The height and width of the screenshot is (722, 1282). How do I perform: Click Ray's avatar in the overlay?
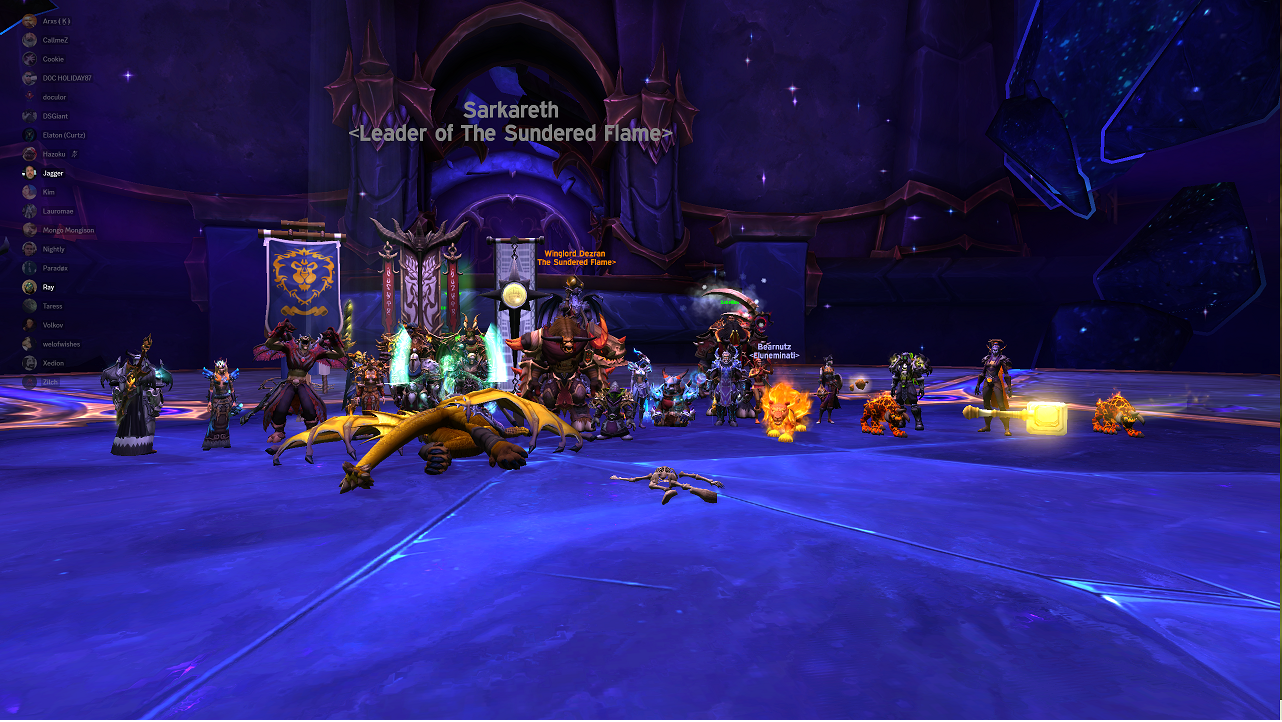[x=28, y=286]
